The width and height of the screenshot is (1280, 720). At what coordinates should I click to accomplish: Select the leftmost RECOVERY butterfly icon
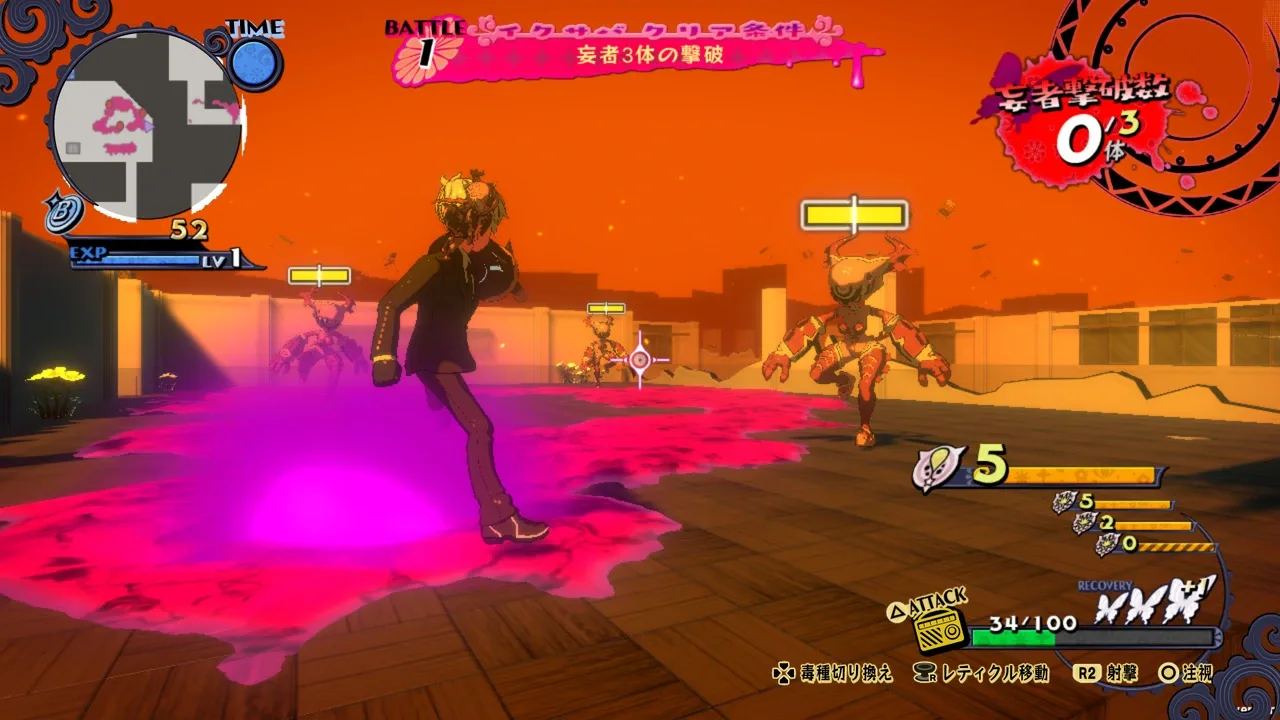pos(1110,607)
